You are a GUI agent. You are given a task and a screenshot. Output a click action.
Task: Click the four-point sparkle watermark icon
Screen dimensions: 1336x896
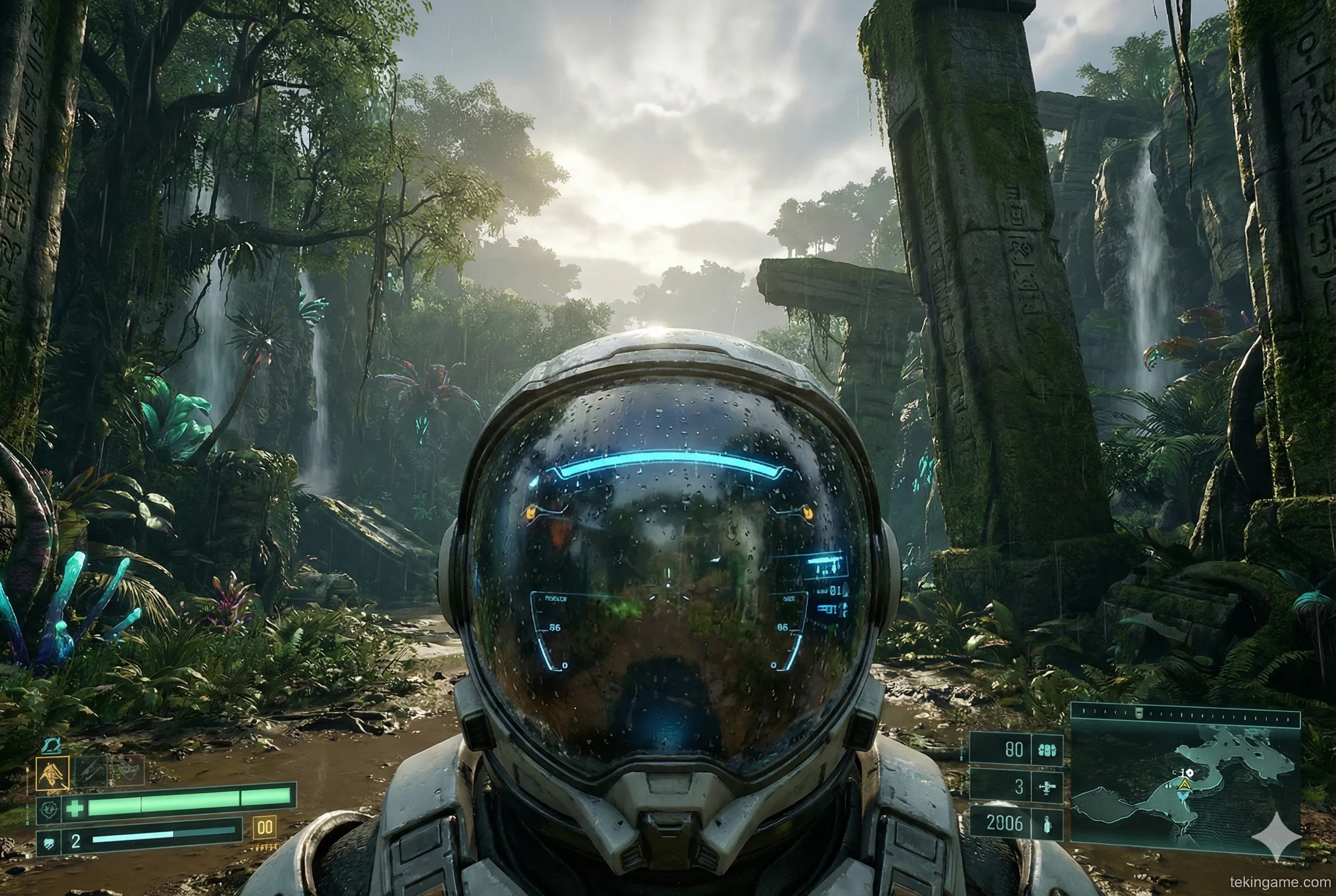coord(1275,837)
